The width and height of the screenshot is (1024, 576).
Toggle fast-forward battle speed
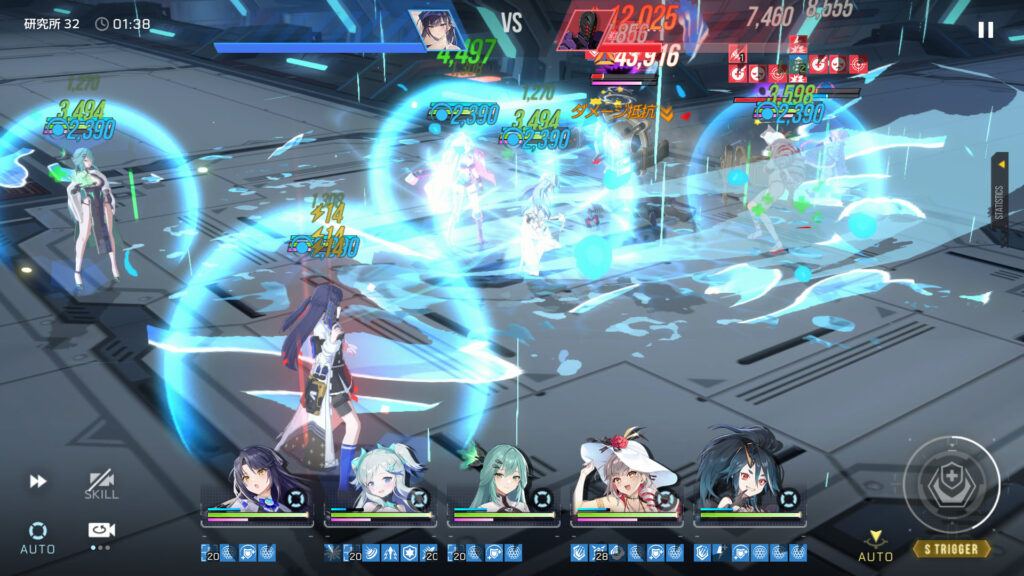point(38,482)
